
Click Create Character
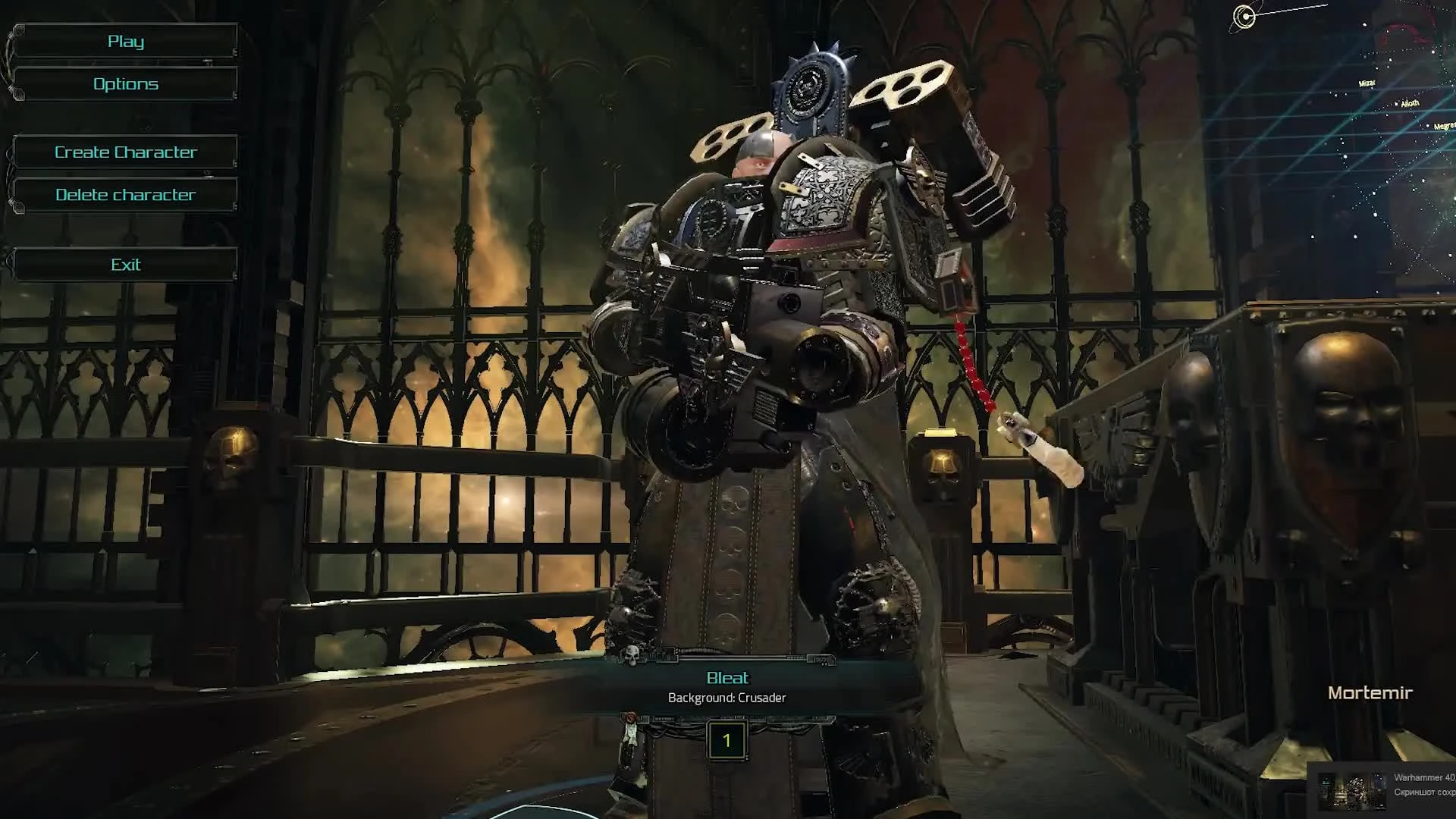pos(125,152)
